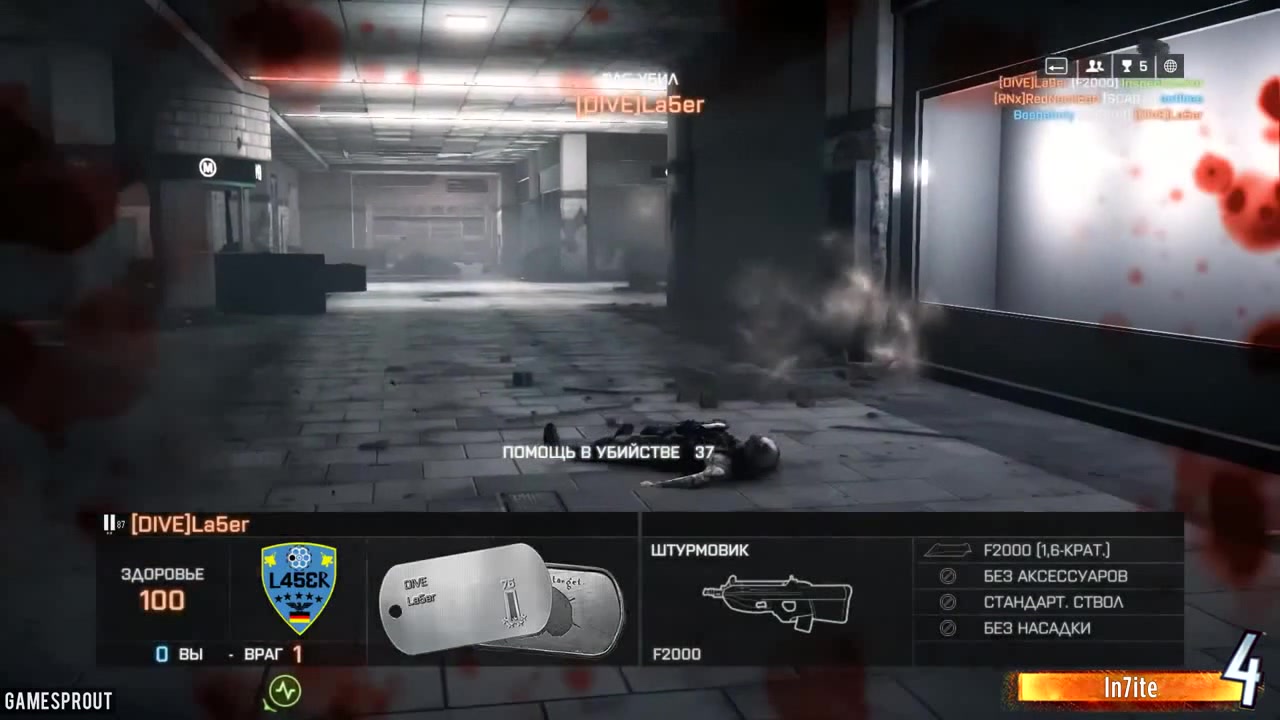1280x720 pixels.
Task: Click the green heartbeat deploy icon
Action: pyautogui.click(x=283, y=692)
